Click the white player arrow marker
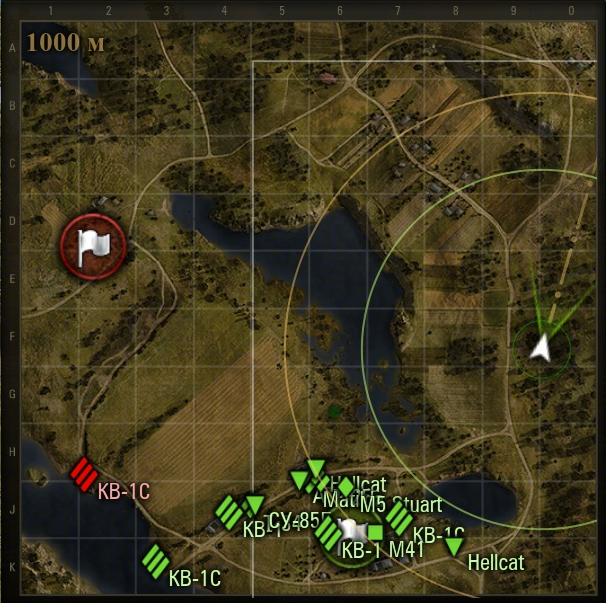Image resolution: width=606 pixels, height=603 pixels. (x=541, y=347)
